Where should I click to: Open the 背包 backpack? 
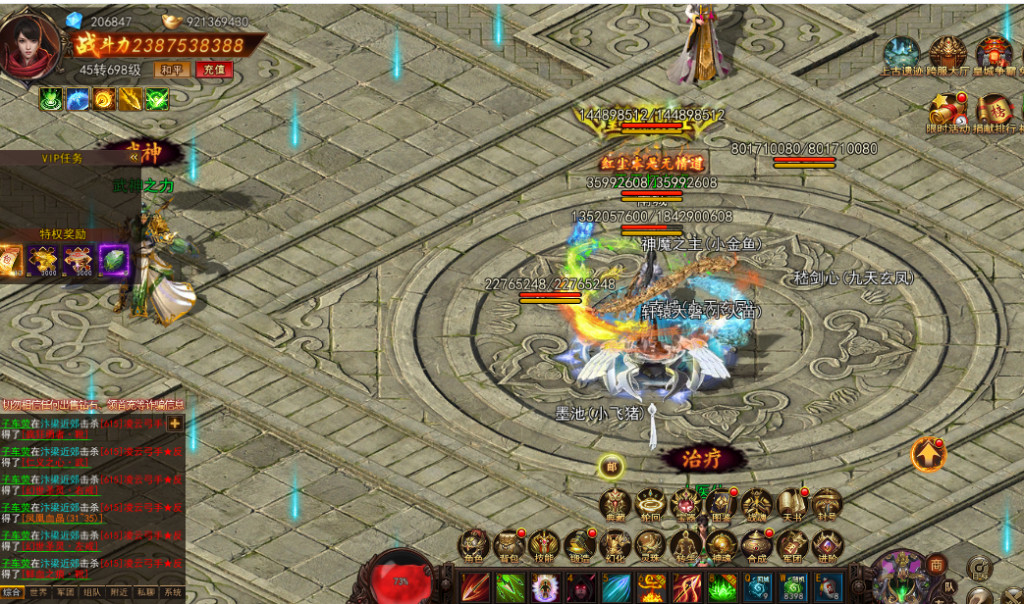pyautogui.click(x=508, y=546)
